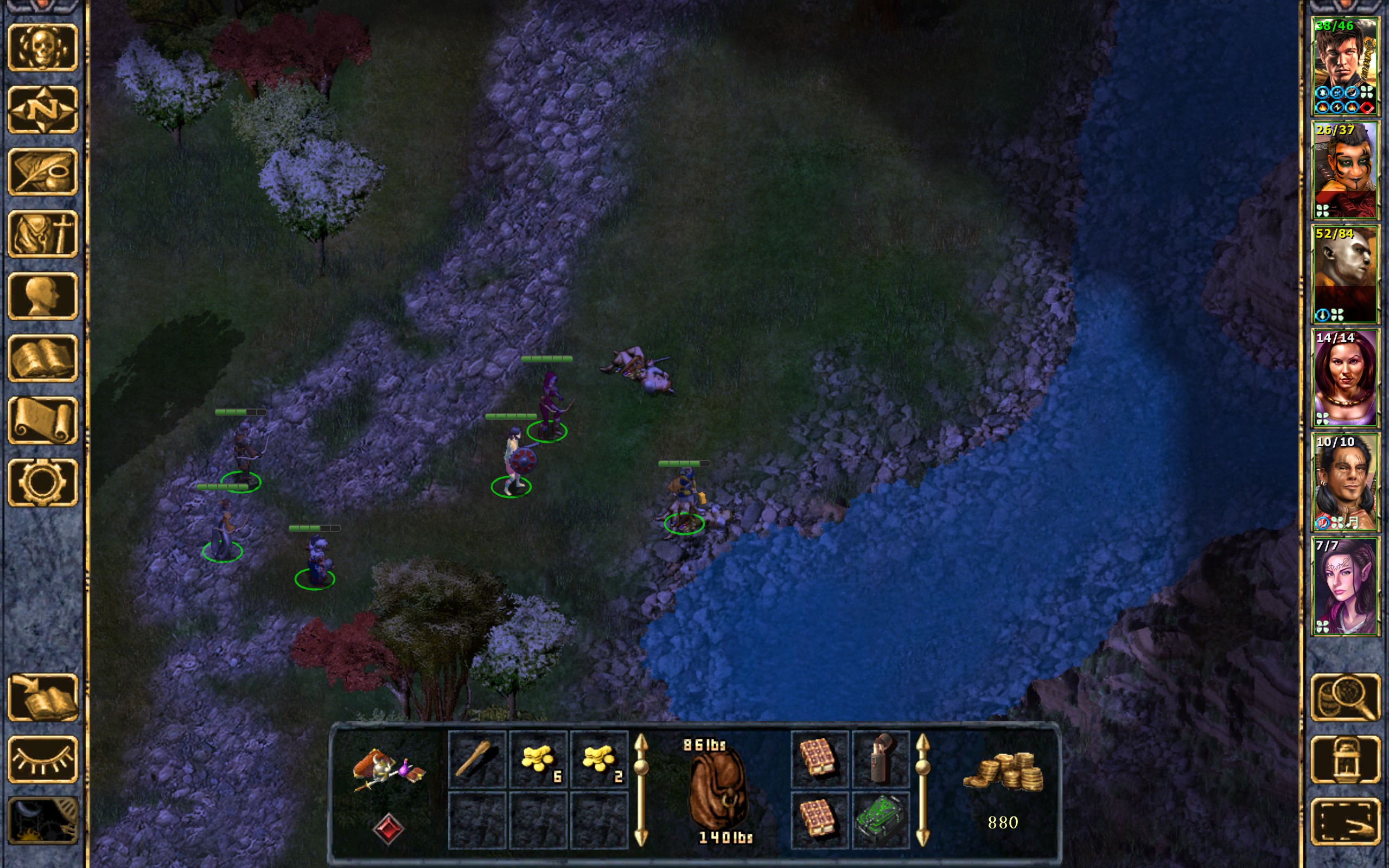Click the closed-eye button
1389x868 pixels.
[42, 759]
